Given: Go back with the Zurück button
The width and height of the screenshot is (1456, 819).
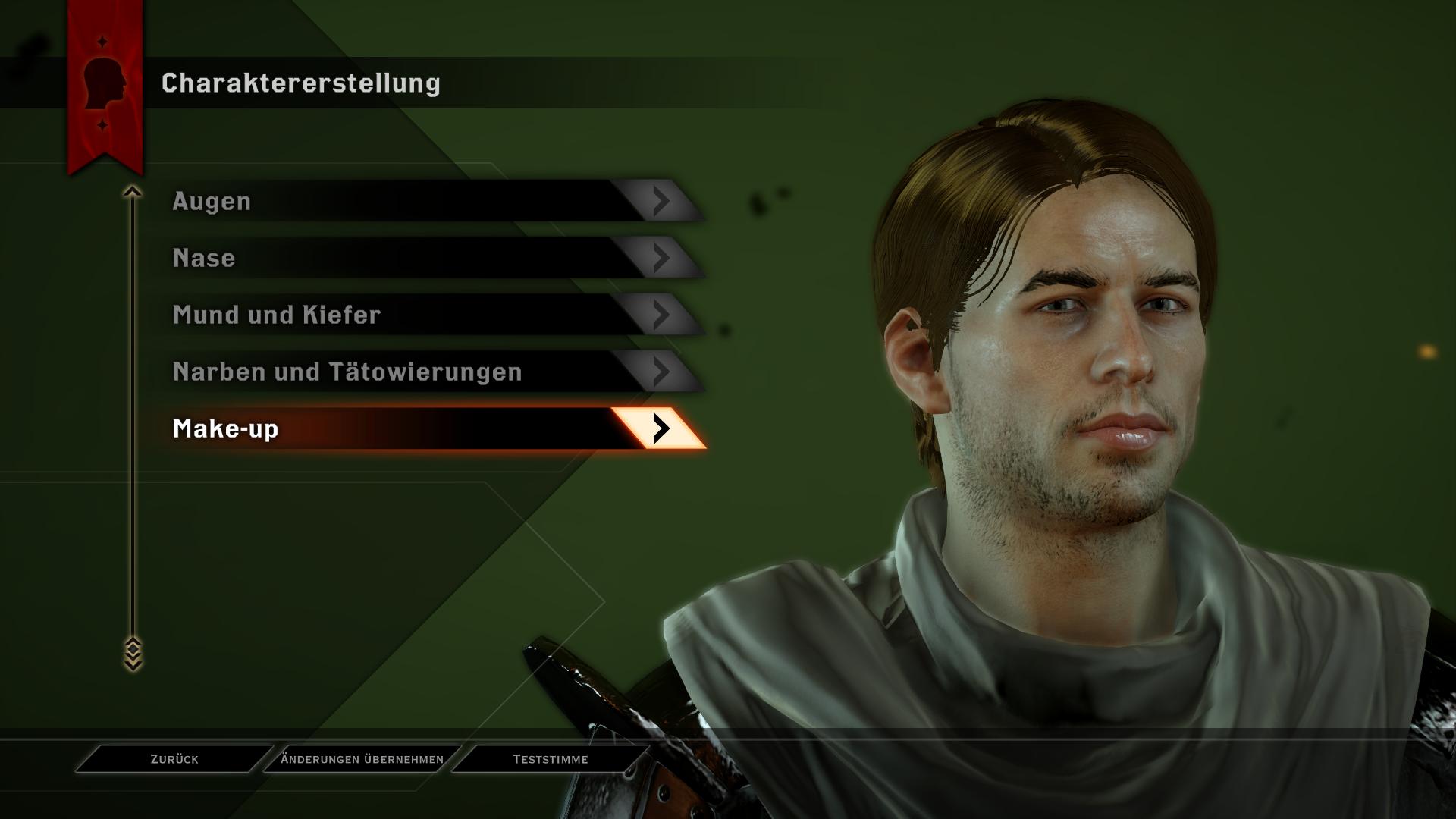Looking at the screenshot, I should coord(174,759).
